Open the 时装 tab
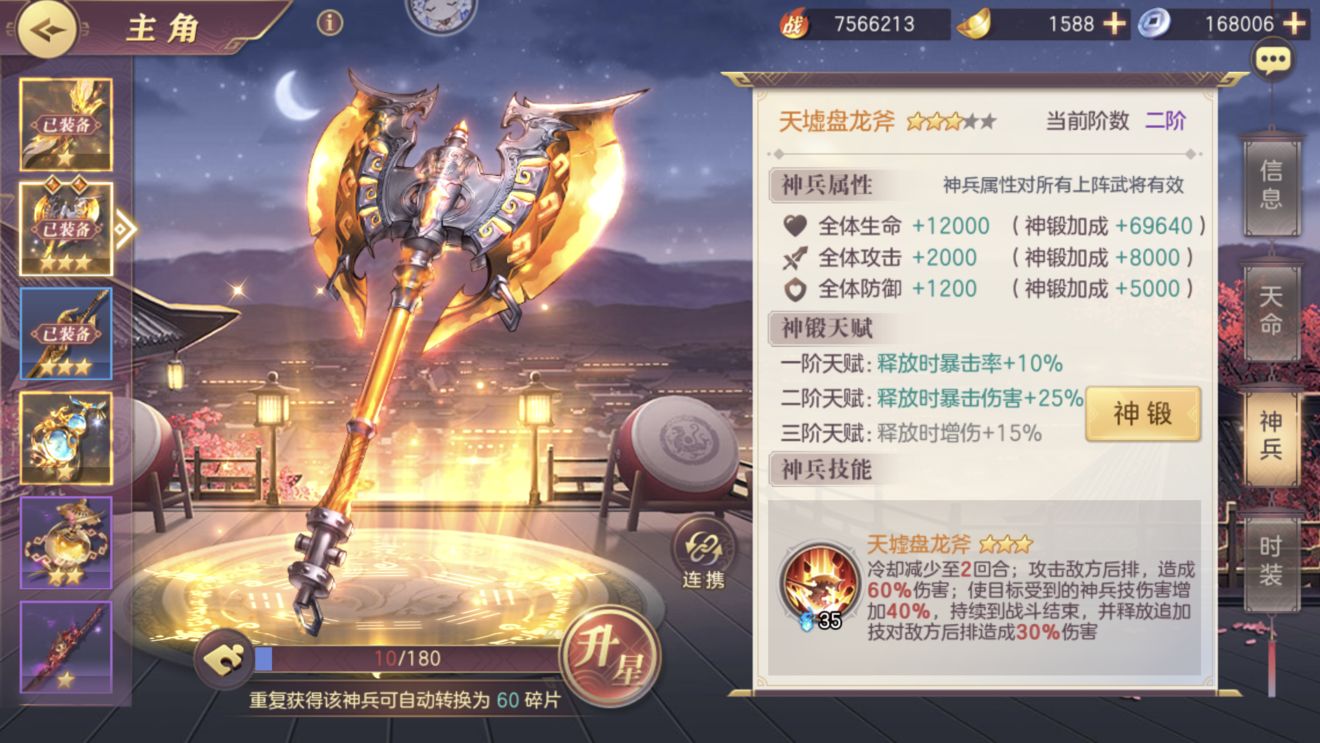 (1271, 562)
